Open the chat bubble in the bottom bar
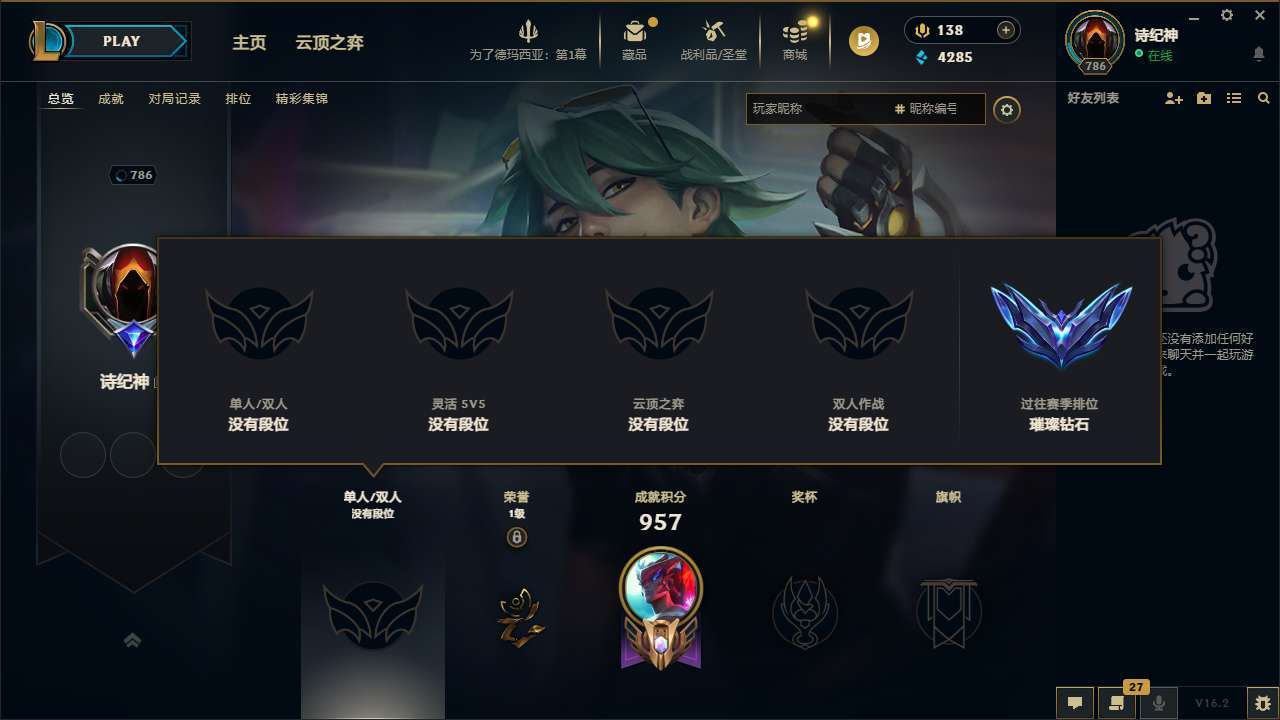The width and height of the screenshot is (1280, 720). tap(1073, 703)
